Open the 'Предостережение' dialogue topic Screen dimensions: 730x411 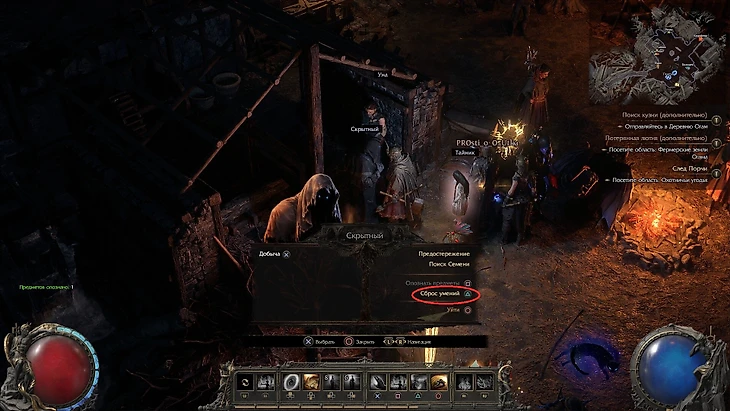point(444,254)
